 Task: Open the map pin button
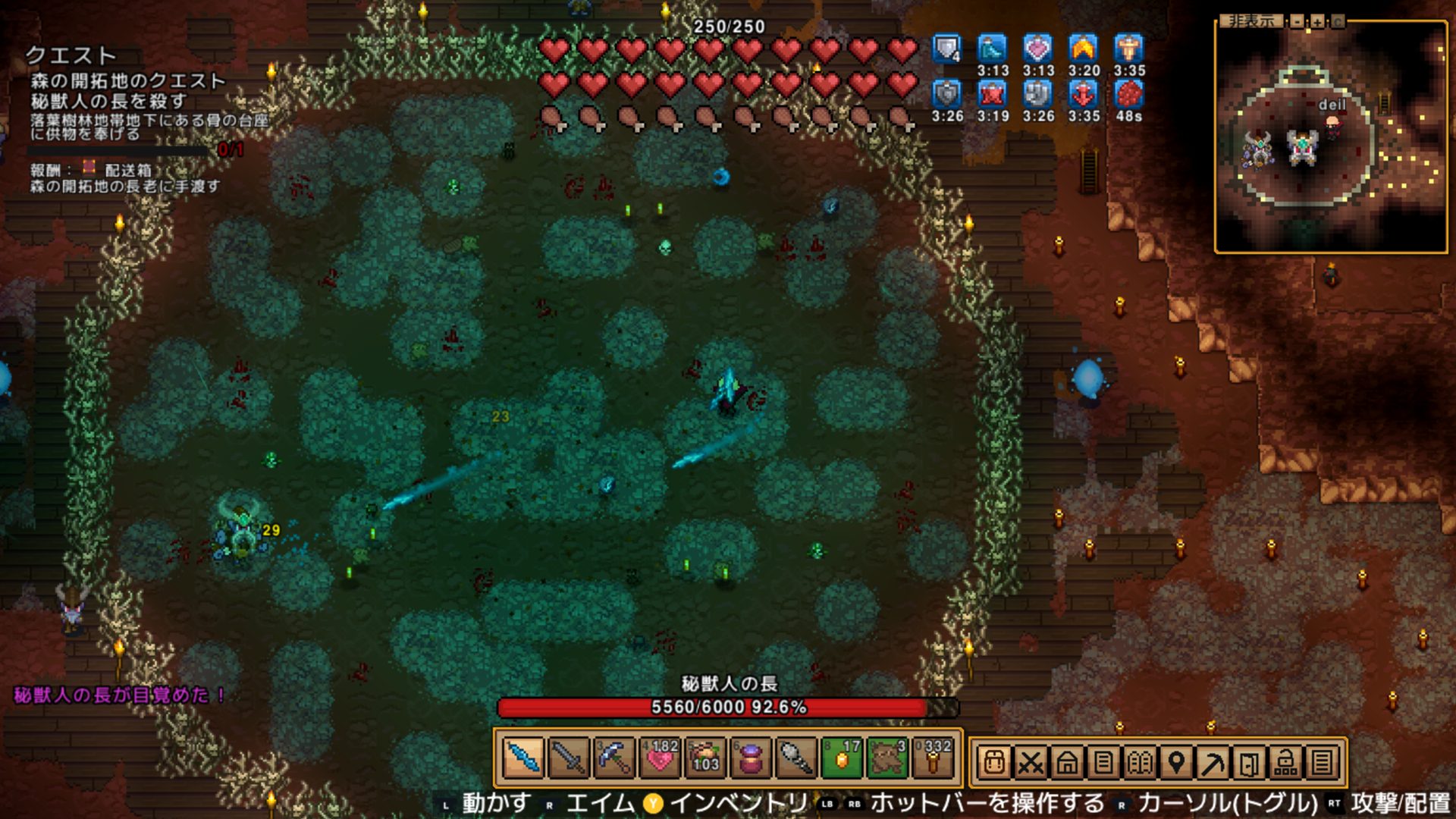[x=1176, y=762]
